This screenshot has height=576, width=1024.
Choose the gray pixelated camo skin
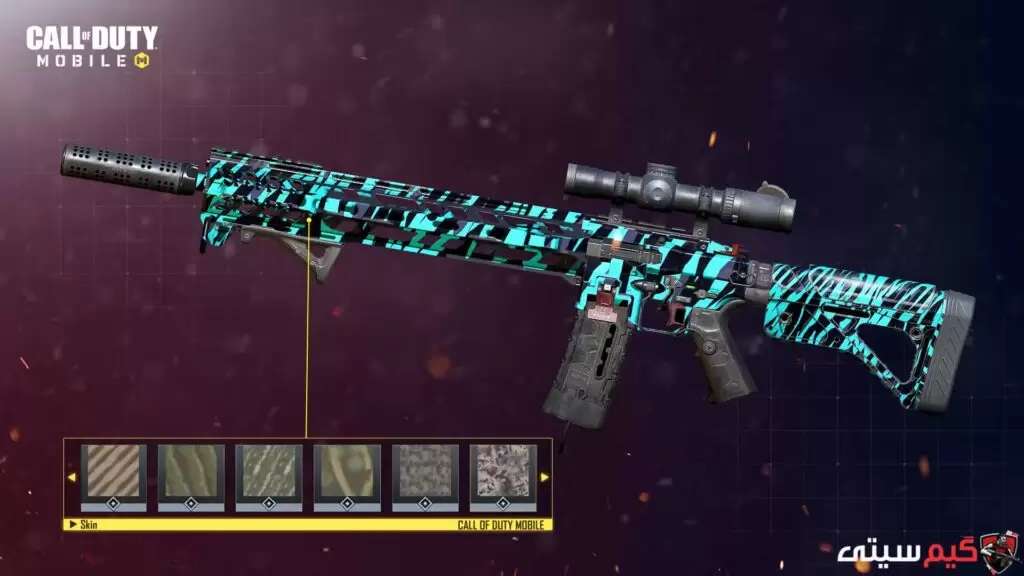point(425,472)
